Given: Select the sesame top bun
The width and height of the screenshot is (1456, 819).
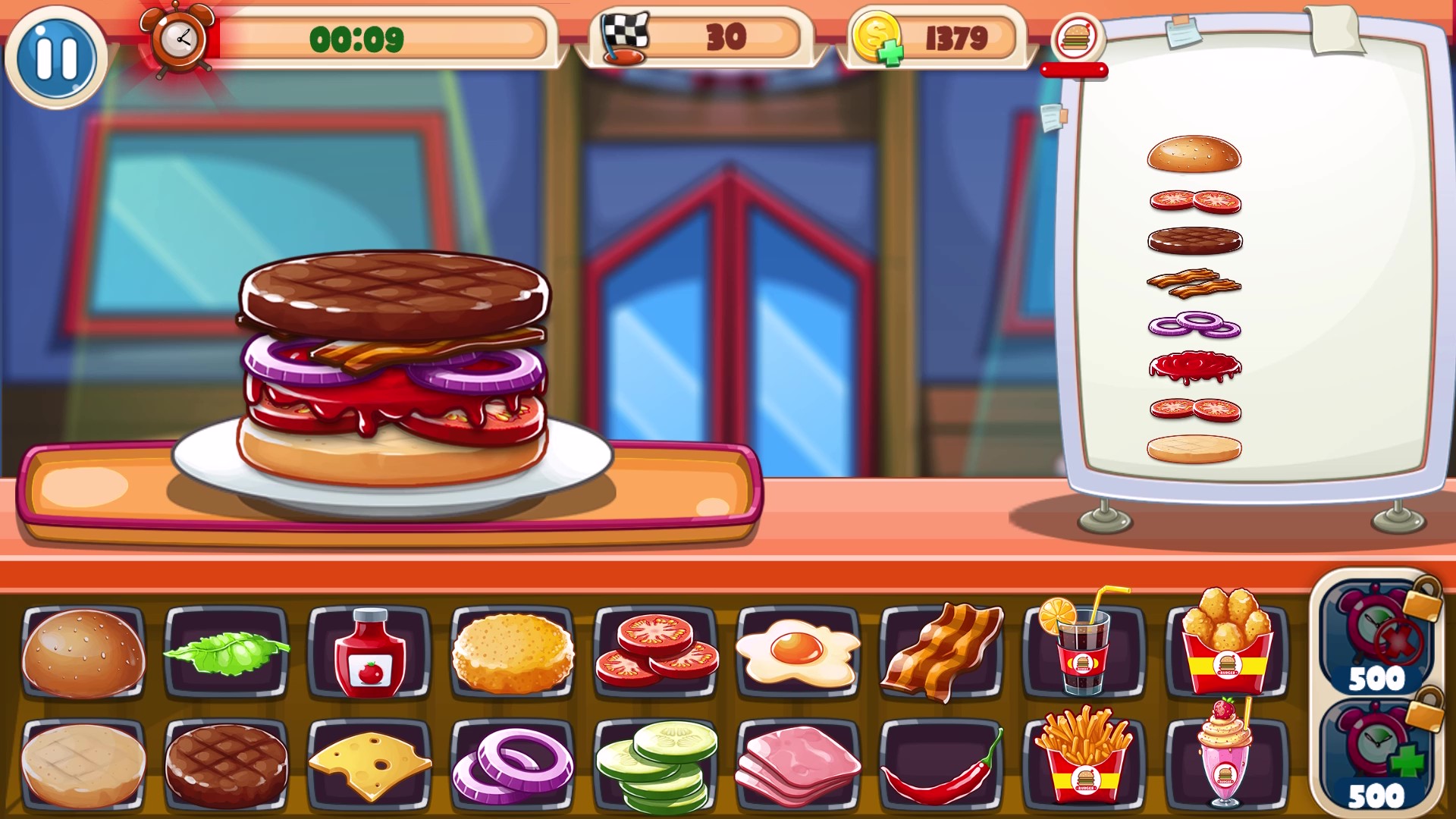Looking at the screenshot, I should [82, 657].
